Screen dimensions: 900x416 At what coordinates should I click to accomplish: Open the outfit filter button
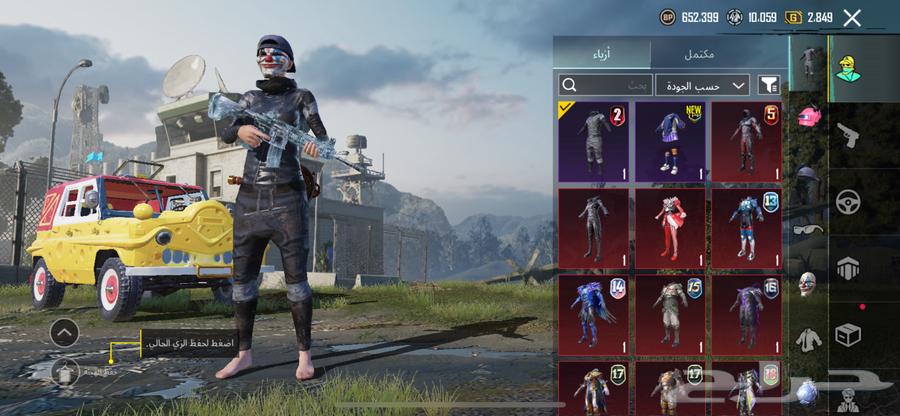[x=769, y=85]
